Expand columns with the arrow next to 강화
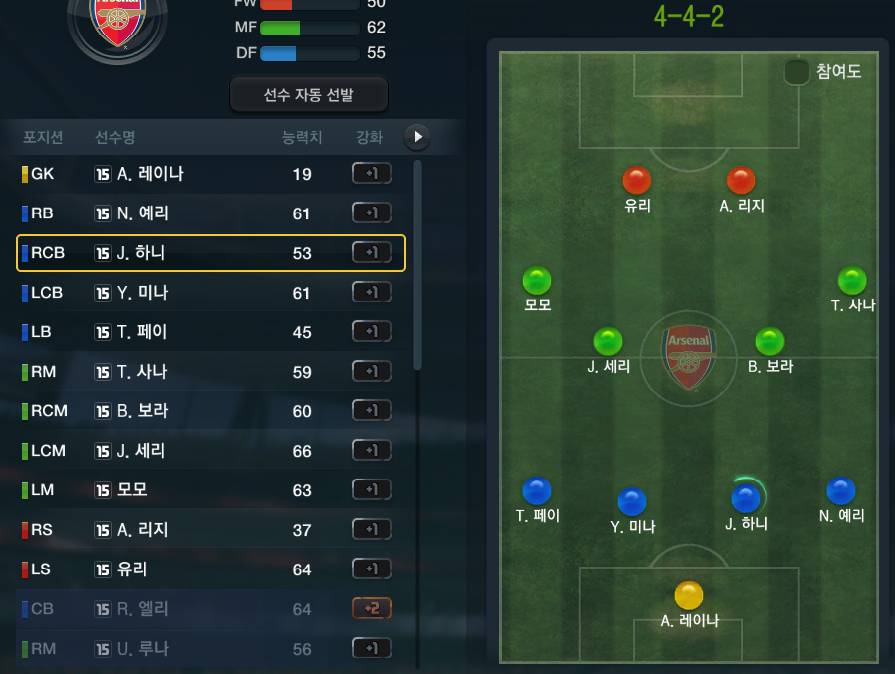Viewport: 895px width, 674px height. point(417,137)
